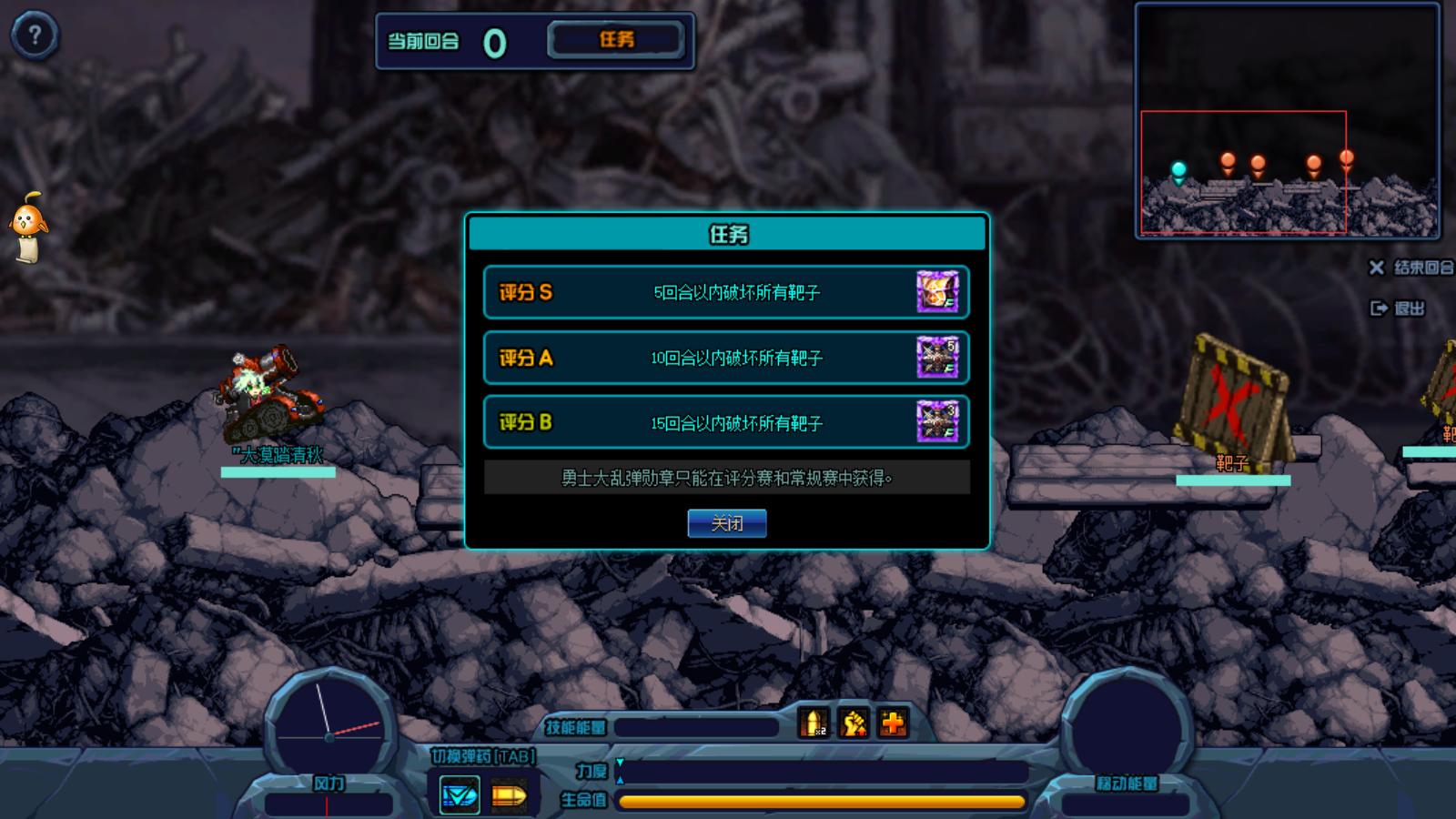Screen dimensions: 1456x819
Task: Inspect the 评分 S reward icon
Action: pos(937,292)
